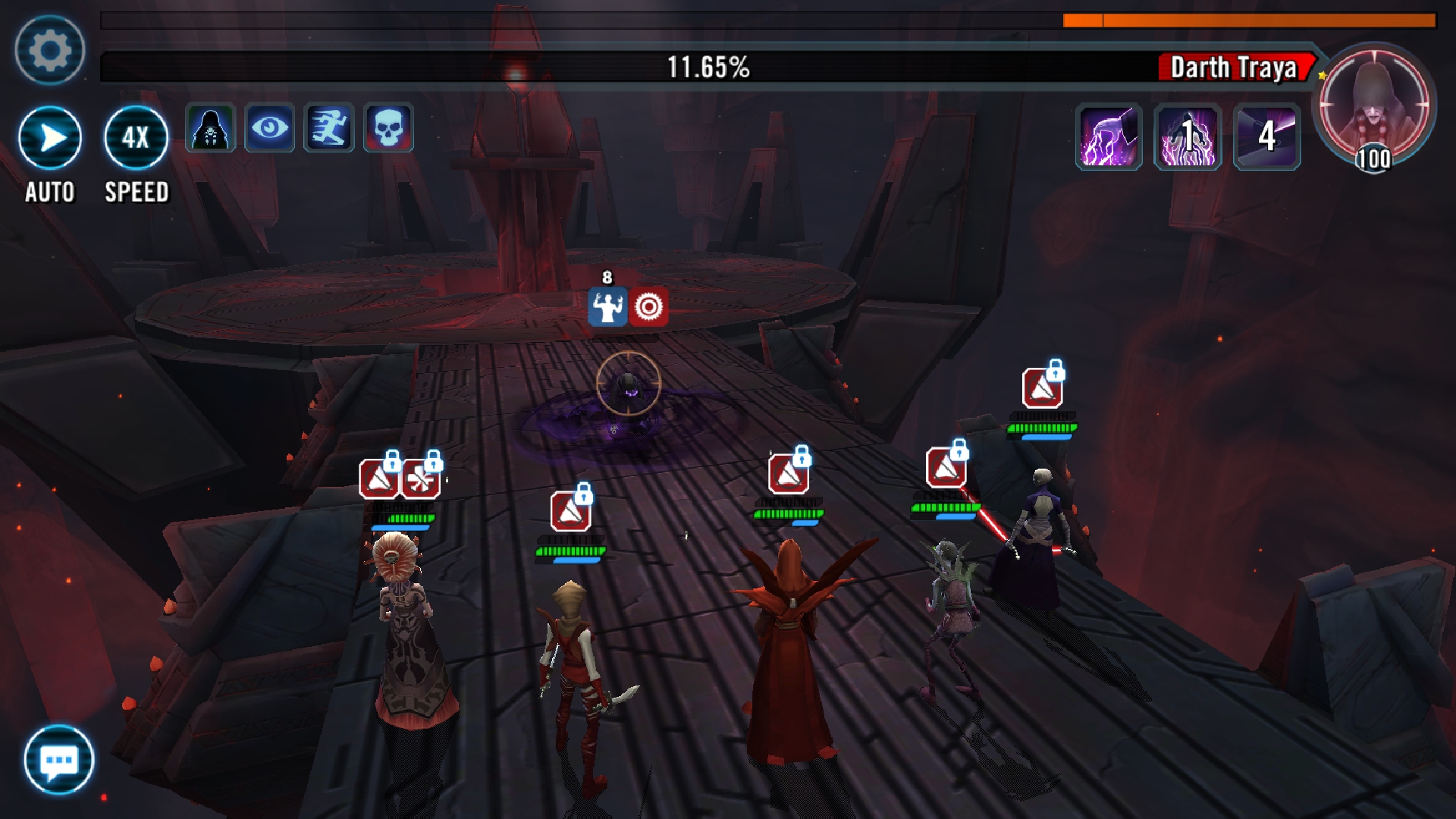Inspect the running figure status icon
Viewport: 1456px width, 819px height.
click(x=328, y=128)
